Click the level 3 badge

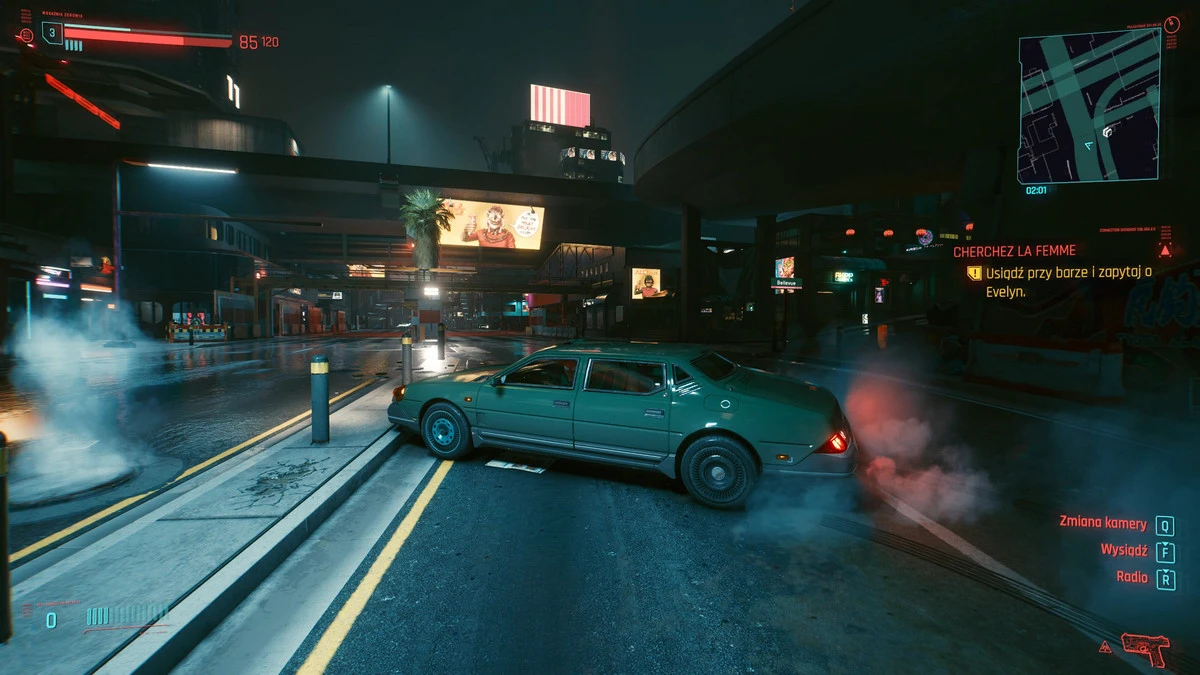51,33
